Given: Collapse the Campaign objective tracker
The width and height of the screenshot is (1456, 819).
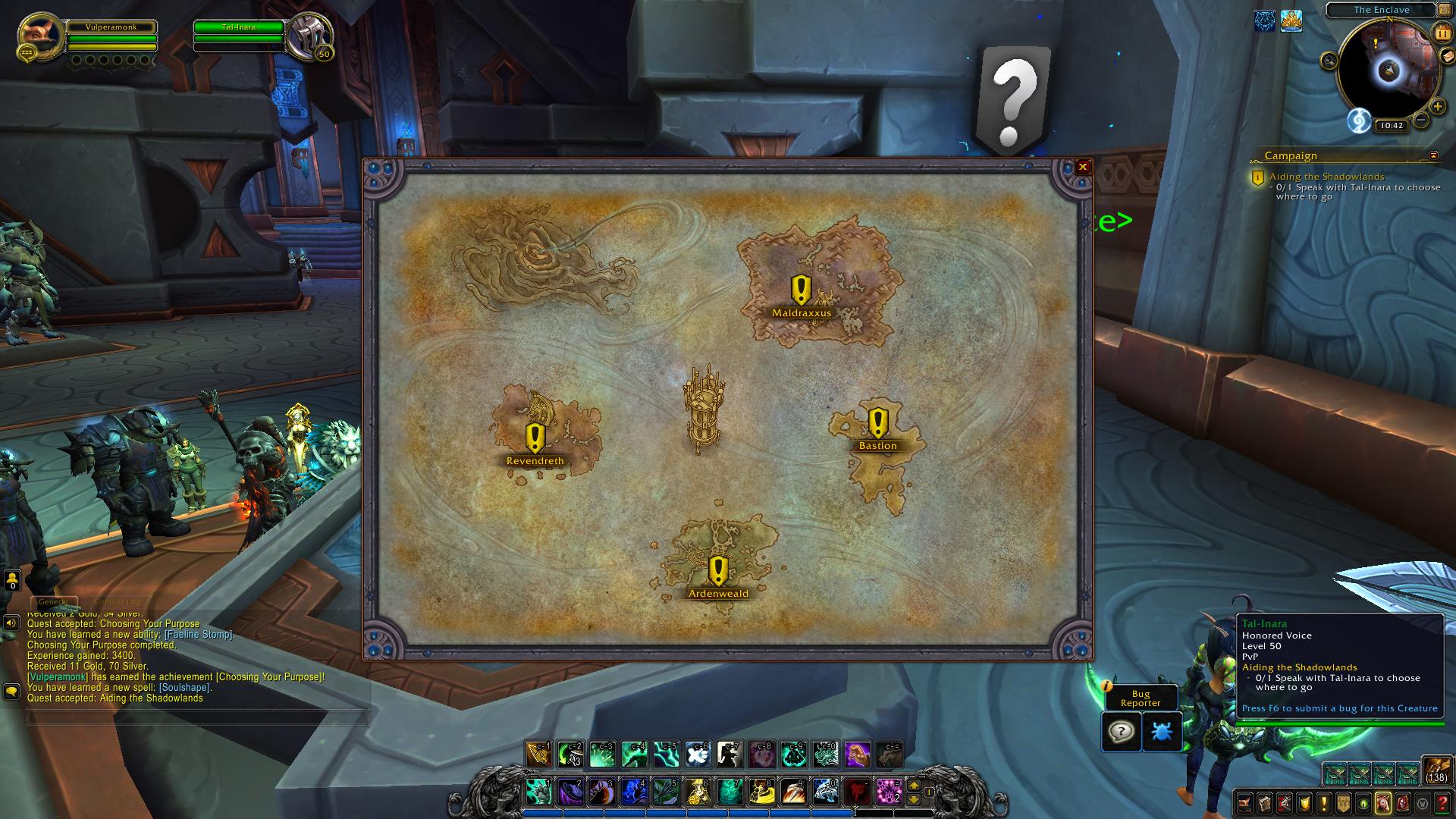Looking at the screenshot, I should click(1433, 155).
